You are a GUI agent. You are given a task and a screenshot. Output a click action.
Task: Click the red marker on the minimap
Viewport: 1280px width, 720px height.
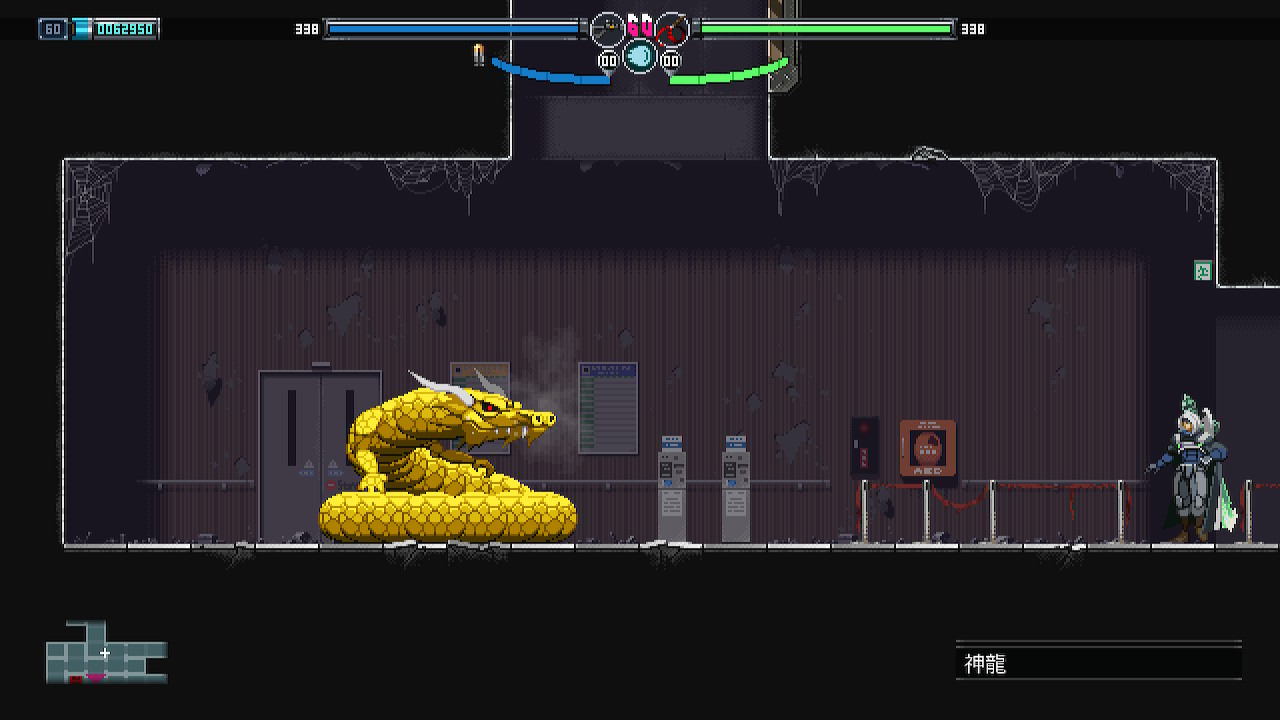click(x=76, y=679)
